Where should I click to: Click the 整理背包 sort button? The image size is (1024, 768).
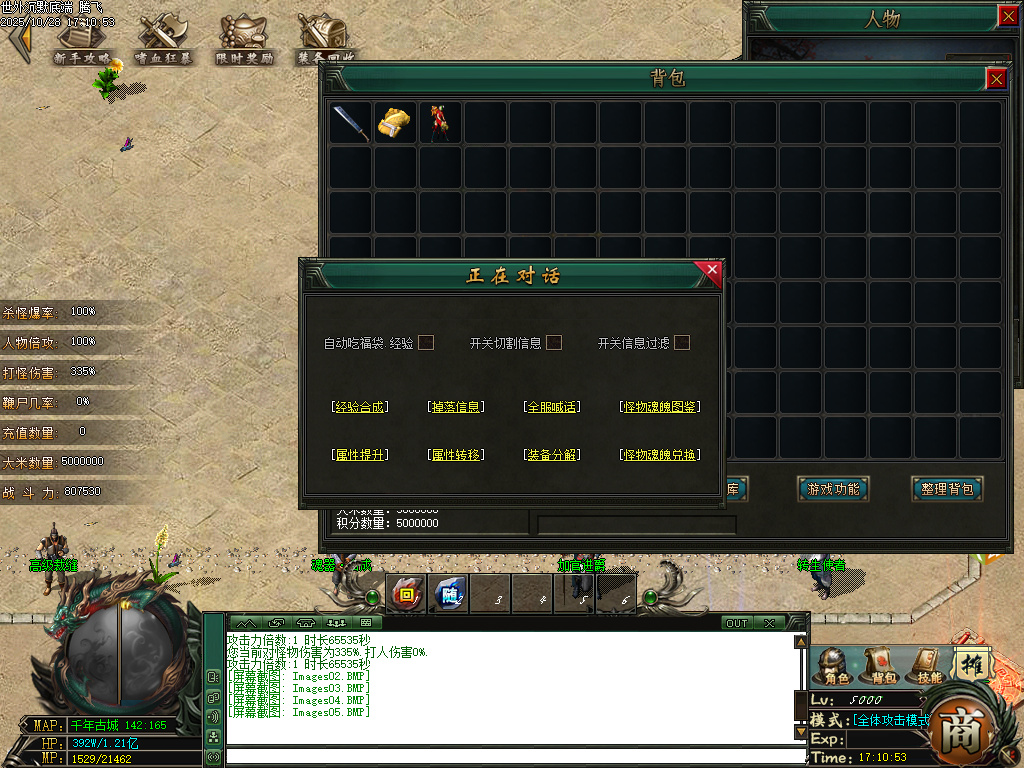[x=947, y=489]
